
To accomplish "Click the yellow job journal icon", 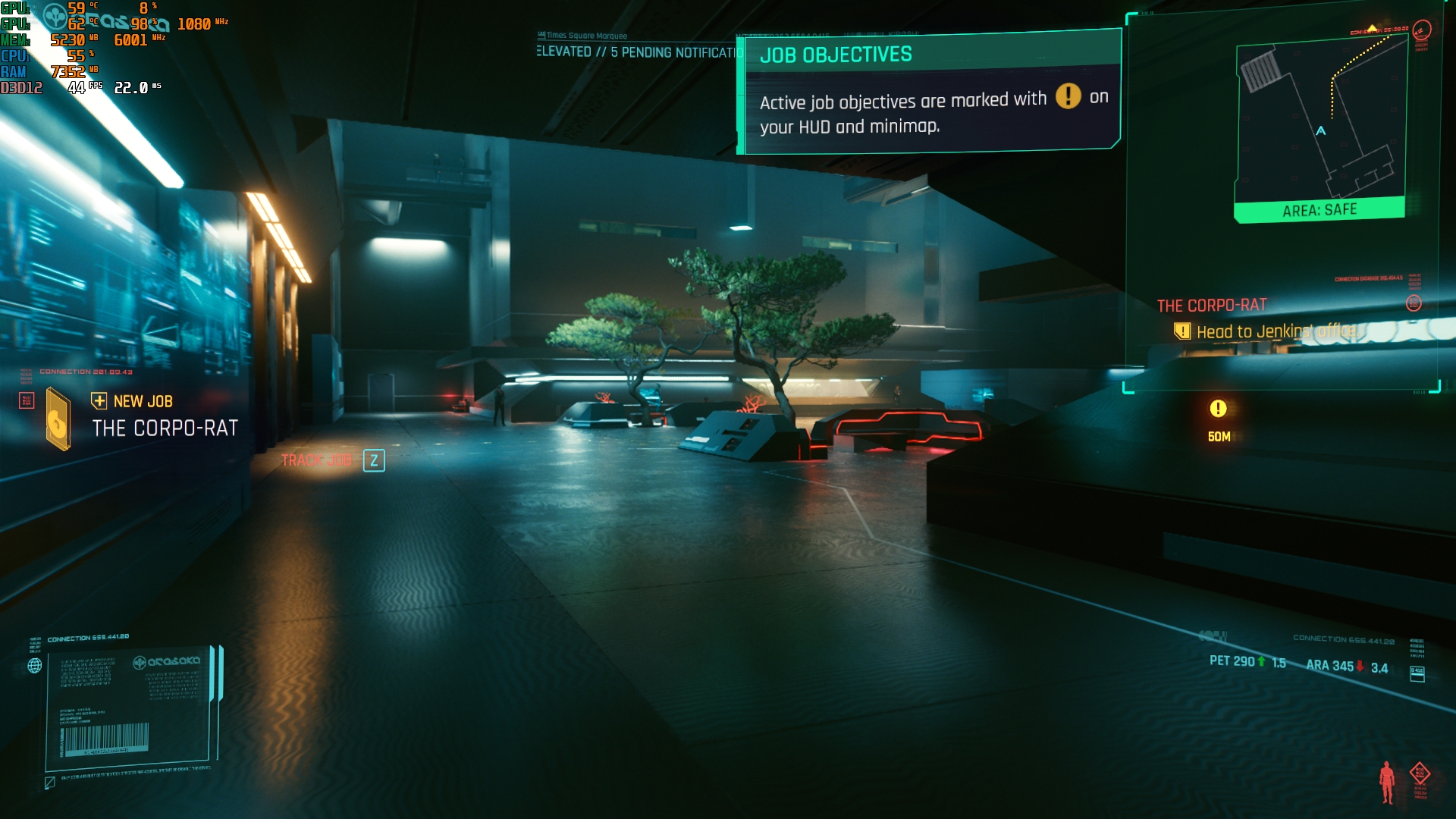I will point(58,419).
